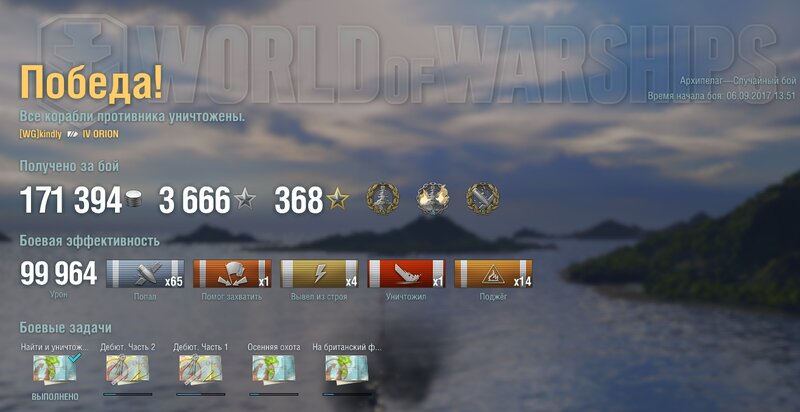
Task: Select the "Уничтожил" sinking ship ribbon
Action: [x=407, y=274]
